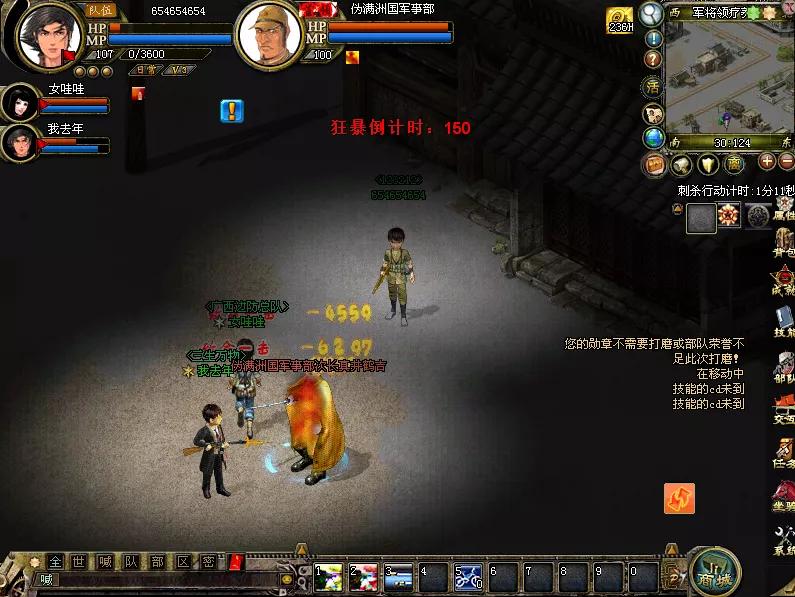This screenshot has height=597, width=795.
Task: Zoom in the minimap with plus button
Action: click(x=768, y=161)
